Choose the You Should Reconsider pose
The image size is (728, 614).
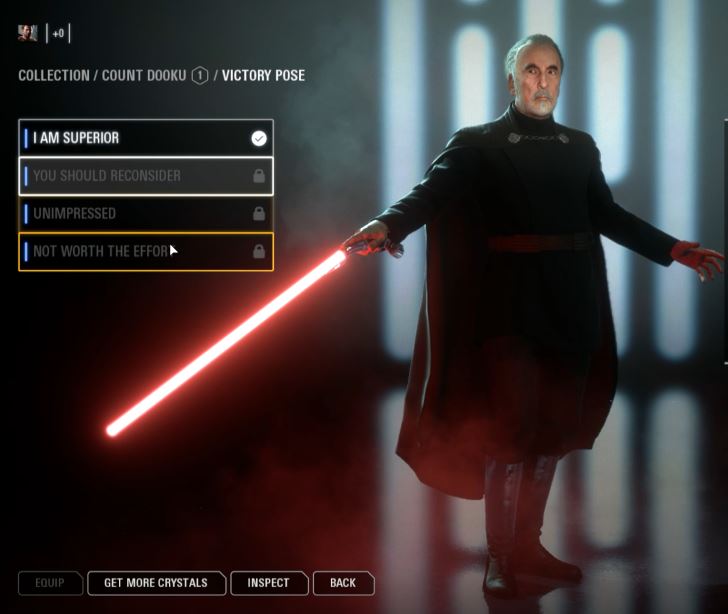tap(145, 176)
